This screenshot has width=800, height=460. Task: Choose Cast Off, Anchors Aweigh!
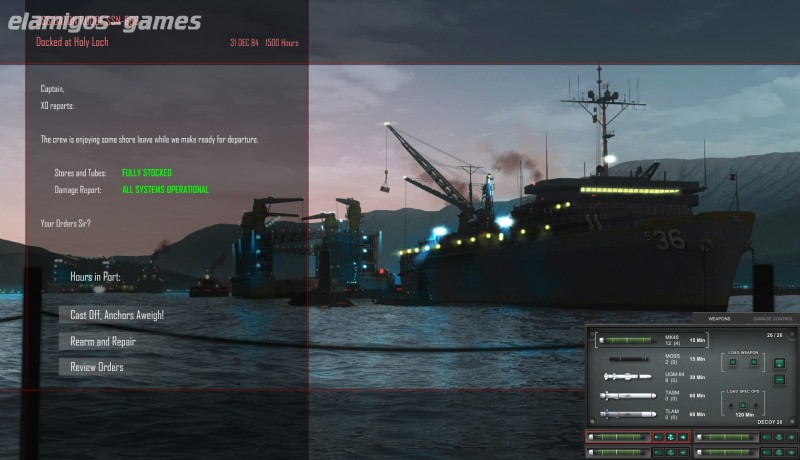[x=117, y=315]
